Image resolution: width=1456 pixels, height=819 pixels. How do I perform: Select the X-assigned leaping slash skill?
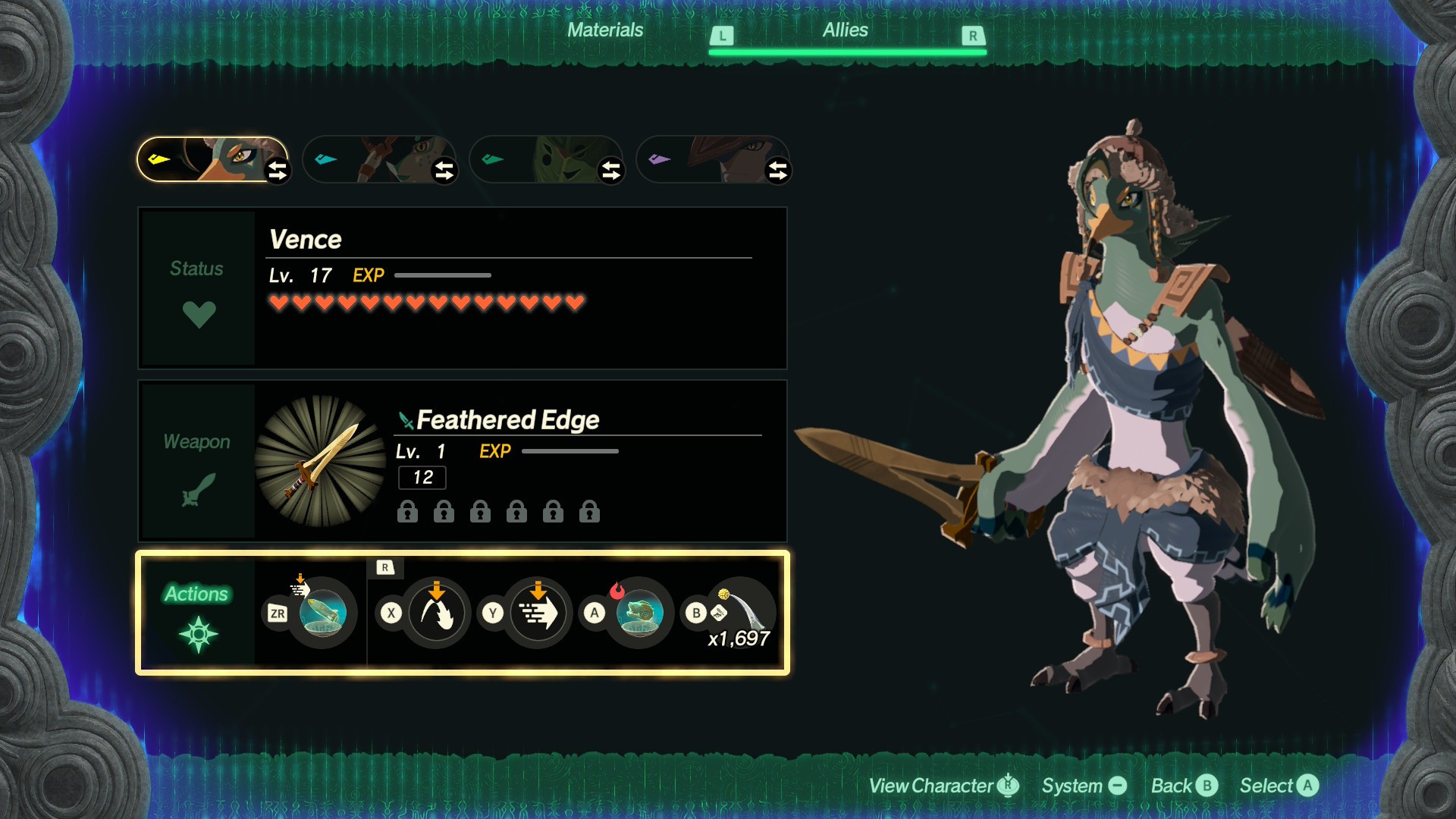pos(436,613)
